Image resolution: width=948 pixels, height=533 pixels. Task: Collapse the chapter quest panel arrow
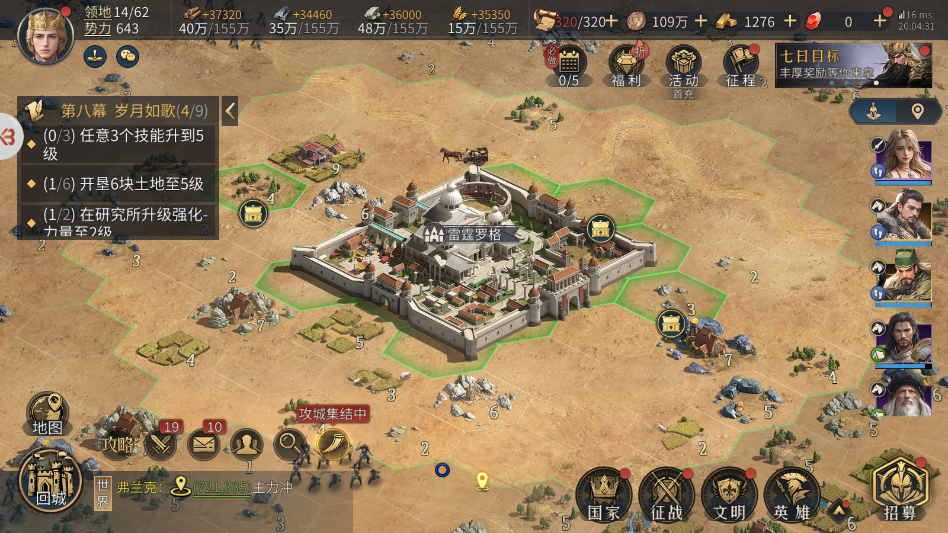[230, 110]
